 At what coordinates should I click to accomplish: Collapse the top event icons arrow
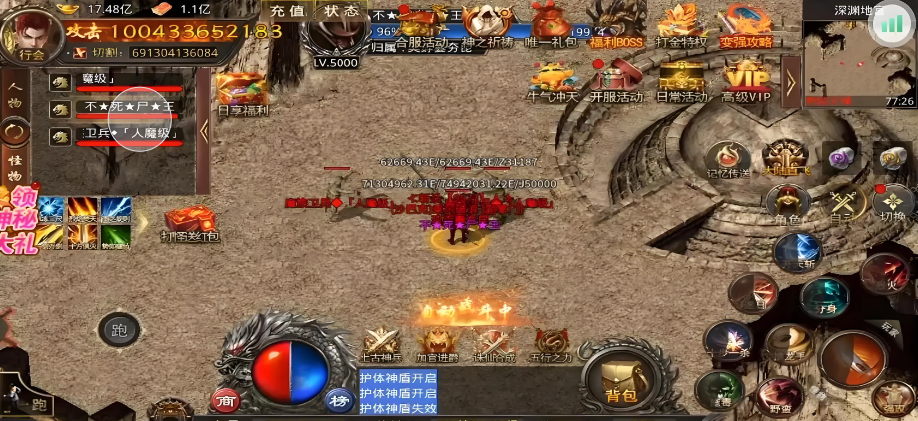point(790,76)
